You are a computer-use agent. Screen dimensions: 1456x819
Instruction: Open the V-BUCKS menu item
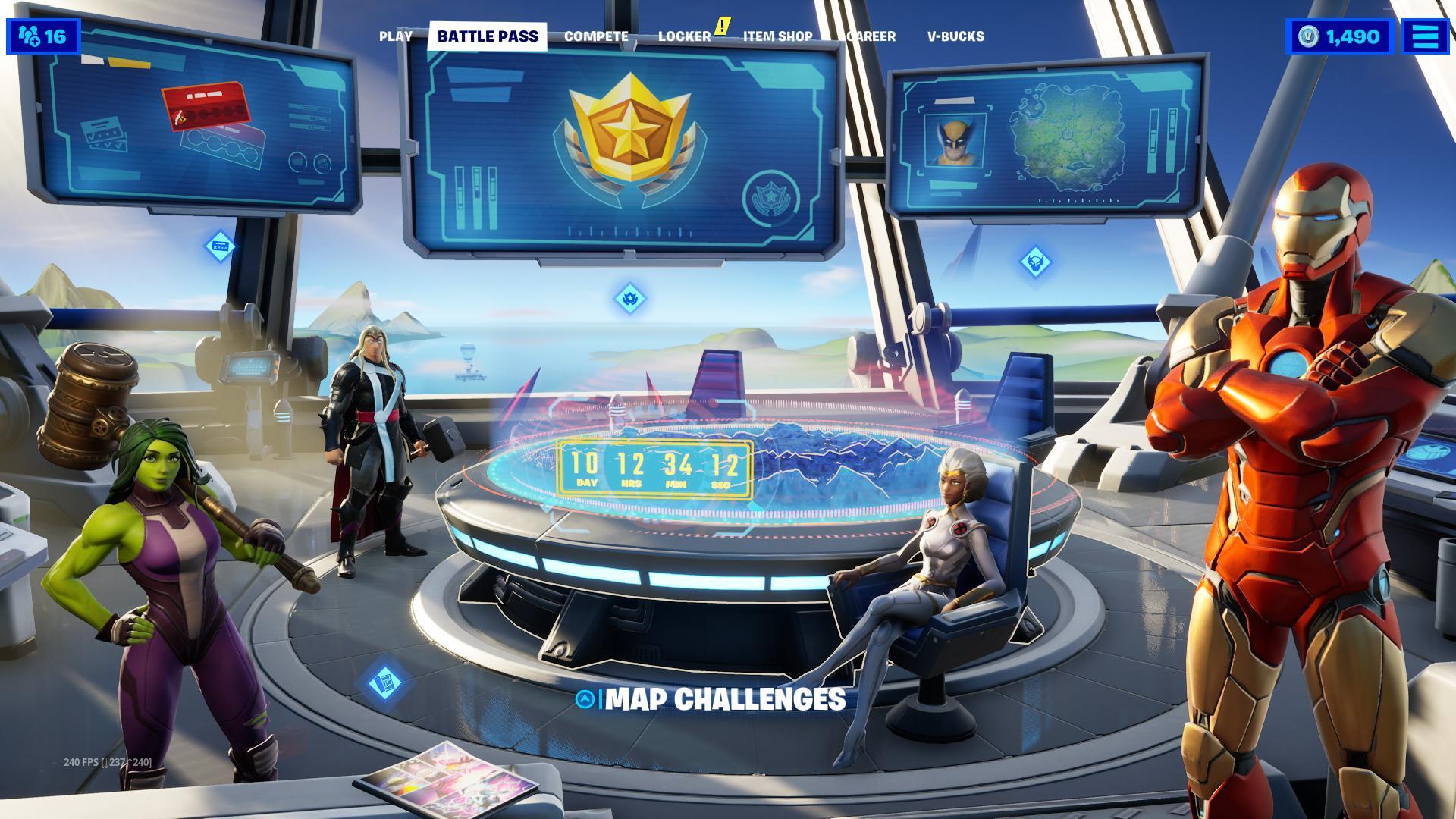[x=955, y=36]
